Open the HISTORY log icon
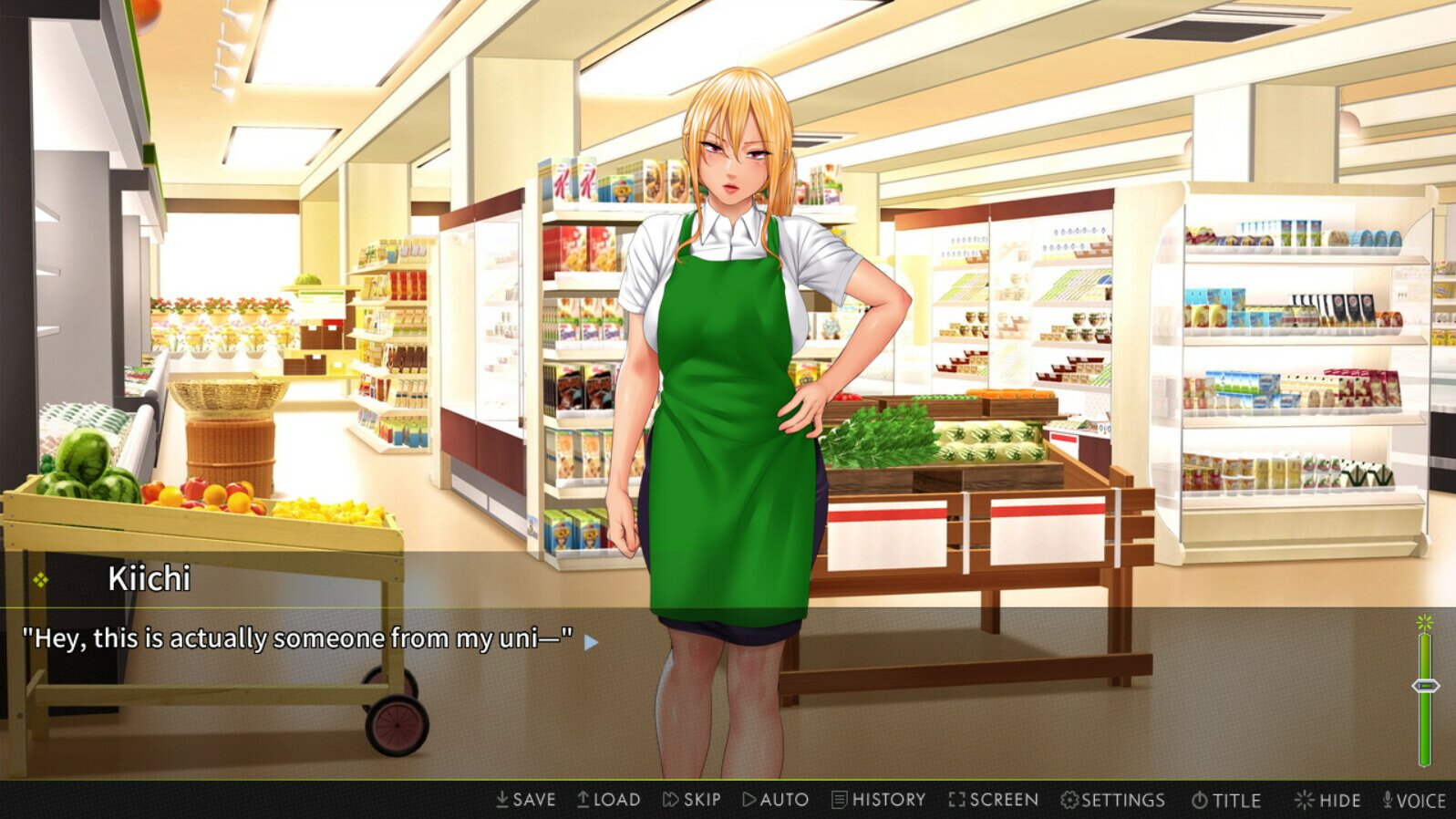 (839, 799)
